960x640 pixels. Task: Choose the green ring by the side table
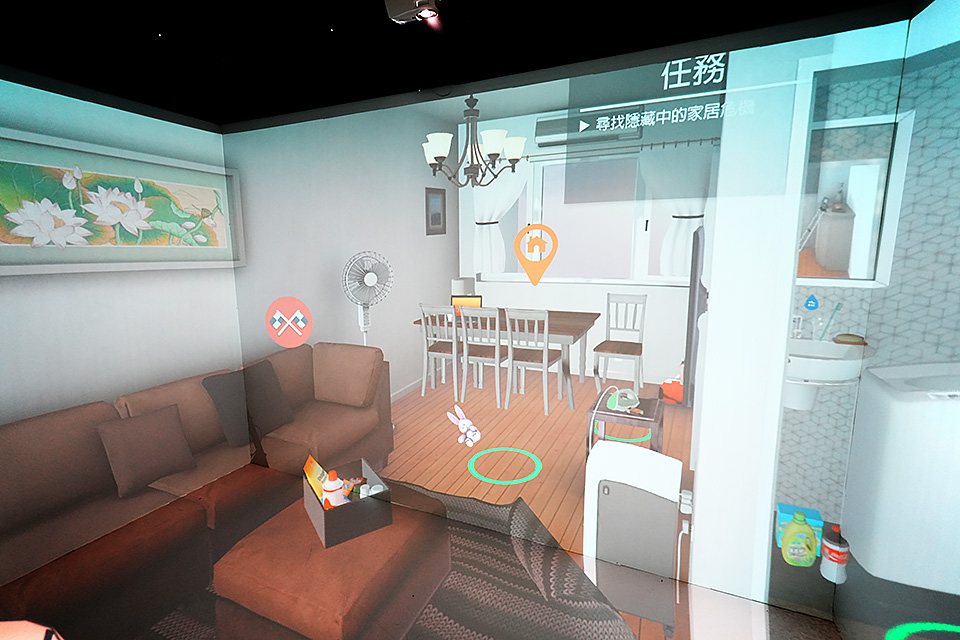coord(622,432)
